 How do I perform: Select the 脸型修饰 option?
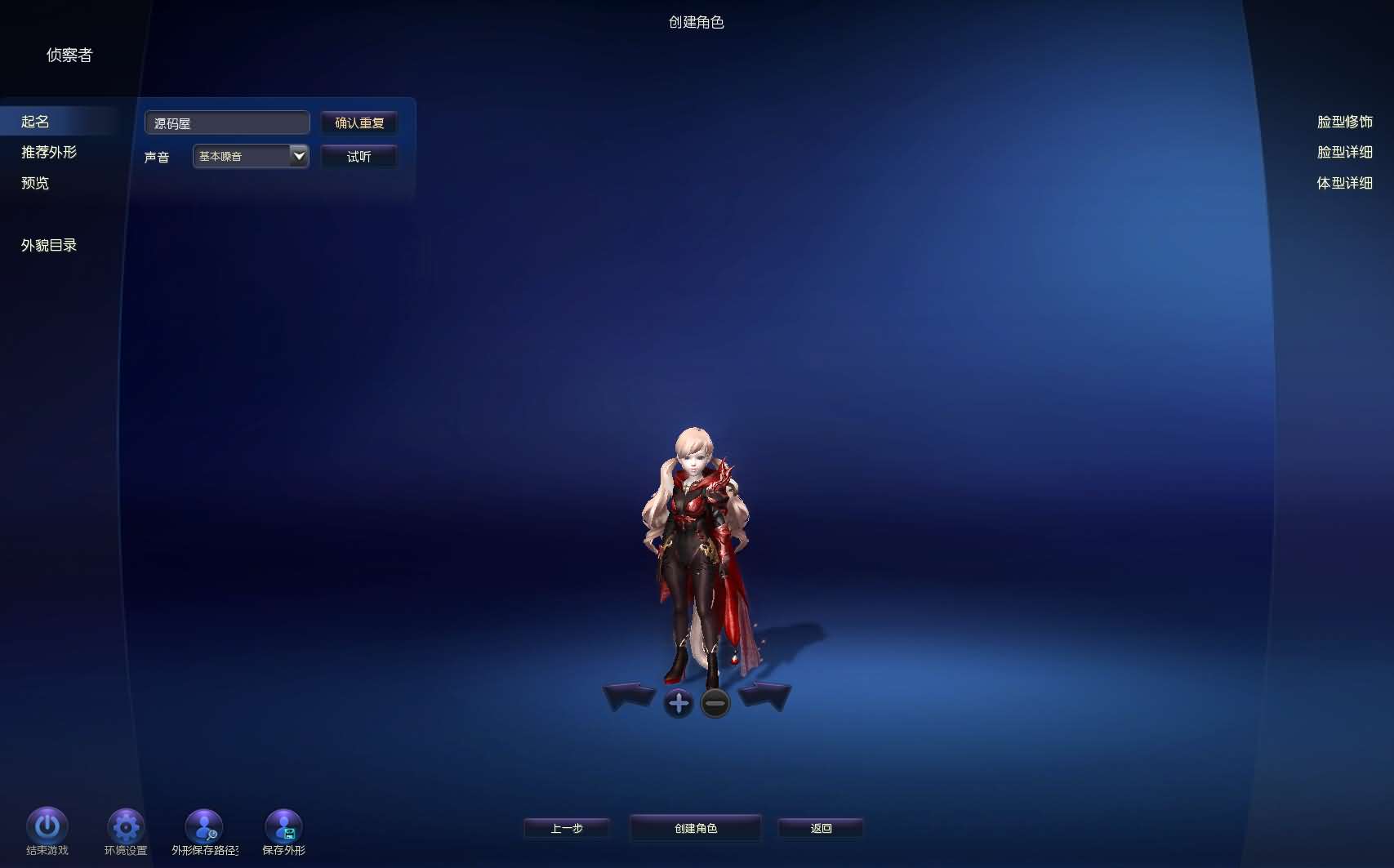(1344, 121)
